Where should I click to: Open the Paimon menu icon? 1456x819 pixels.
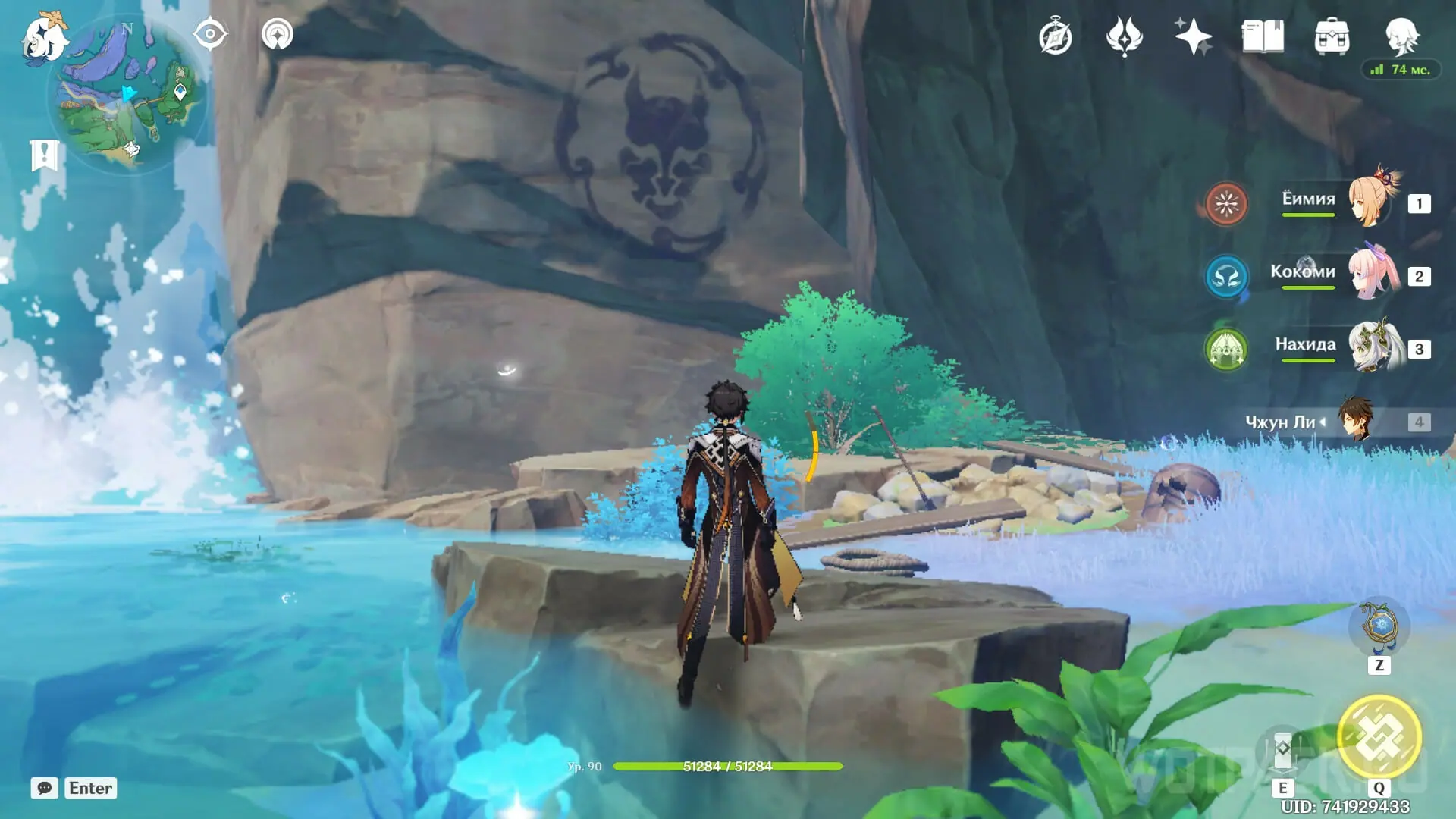click(44, 38)
